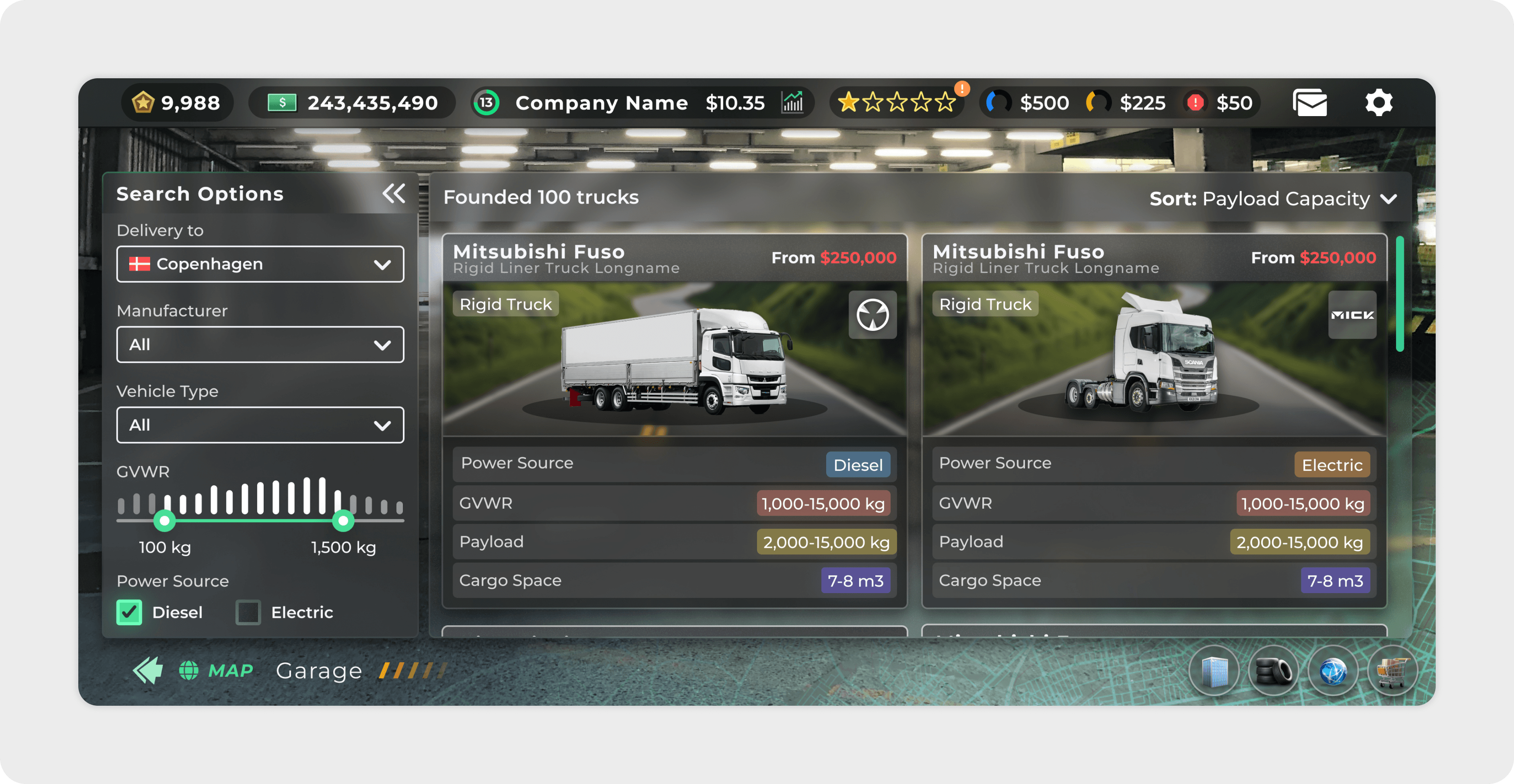1514x784 pixels.
Task: Click the globe network icon near the cart
Action: pos(1333,671)
